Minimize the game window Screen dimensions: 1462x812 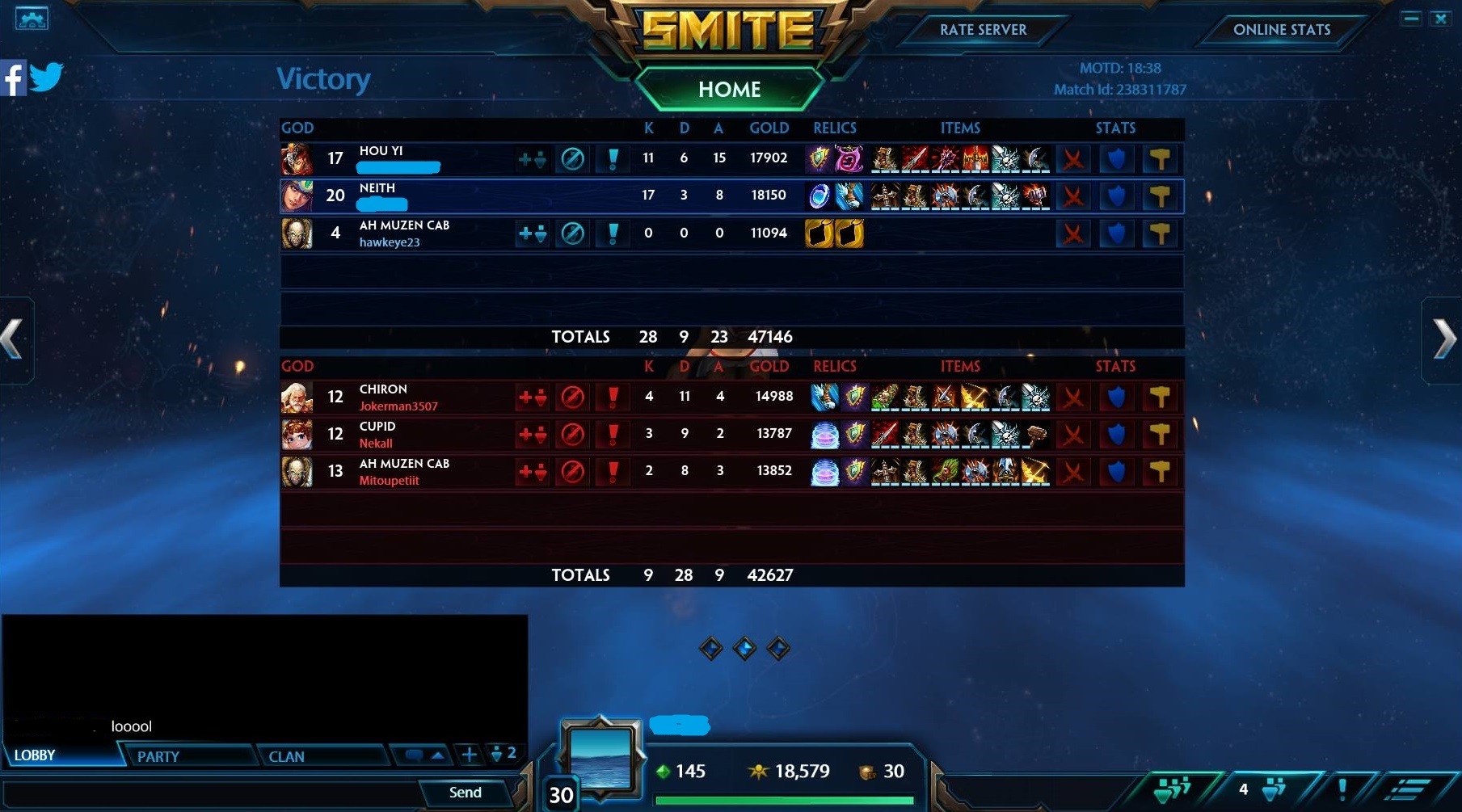click(1411, 18)
